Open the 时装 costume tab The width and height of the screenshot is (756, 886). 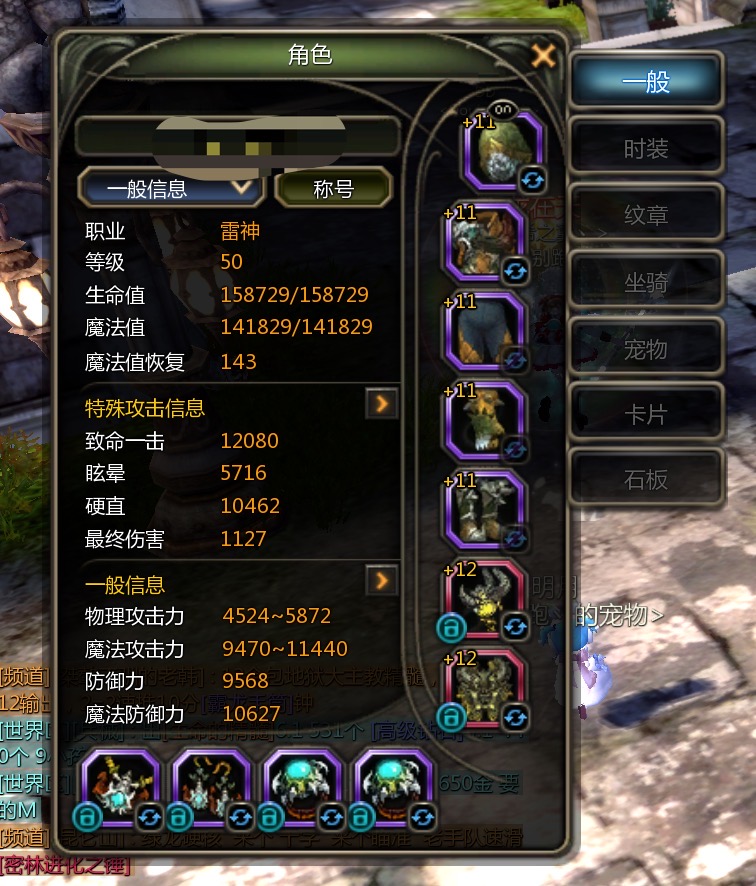coord(646,149)
